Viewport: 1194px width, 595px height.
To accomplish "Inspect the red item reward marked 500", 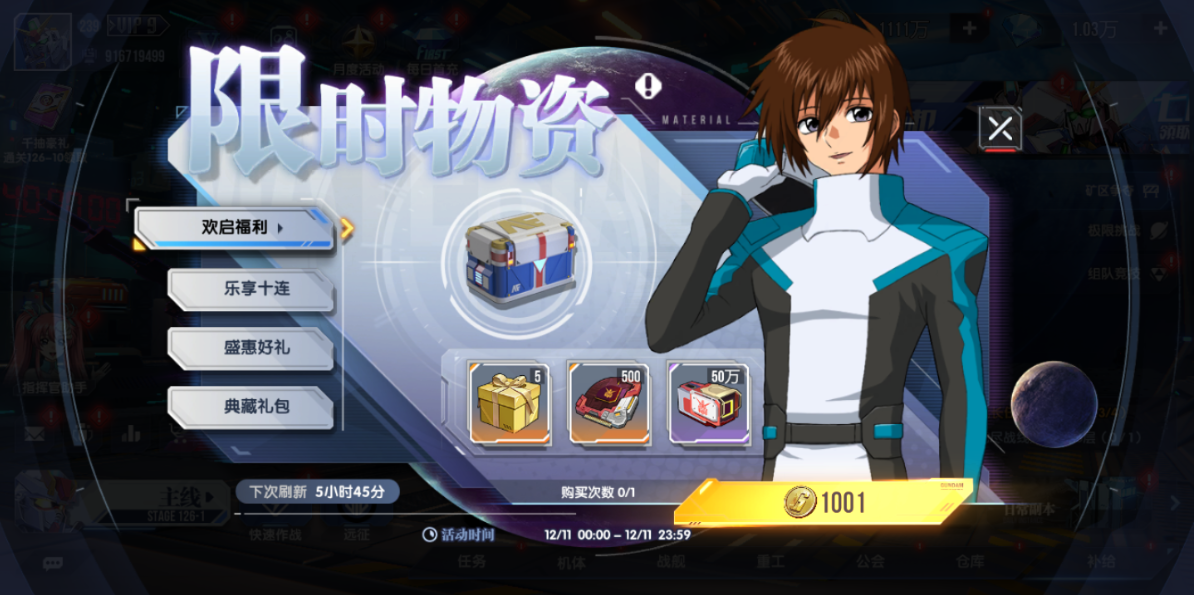I will point(609,403).
